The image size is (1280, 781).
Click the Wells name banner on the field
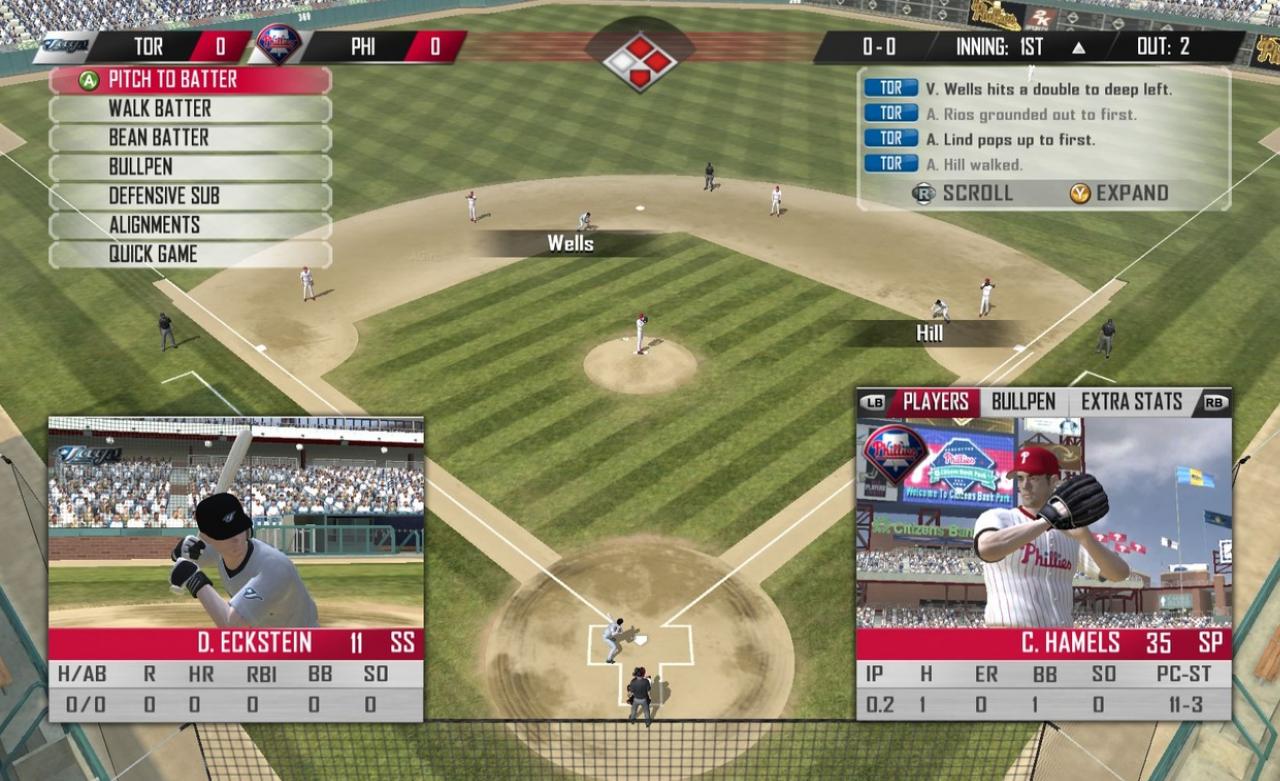pos(570,243)
